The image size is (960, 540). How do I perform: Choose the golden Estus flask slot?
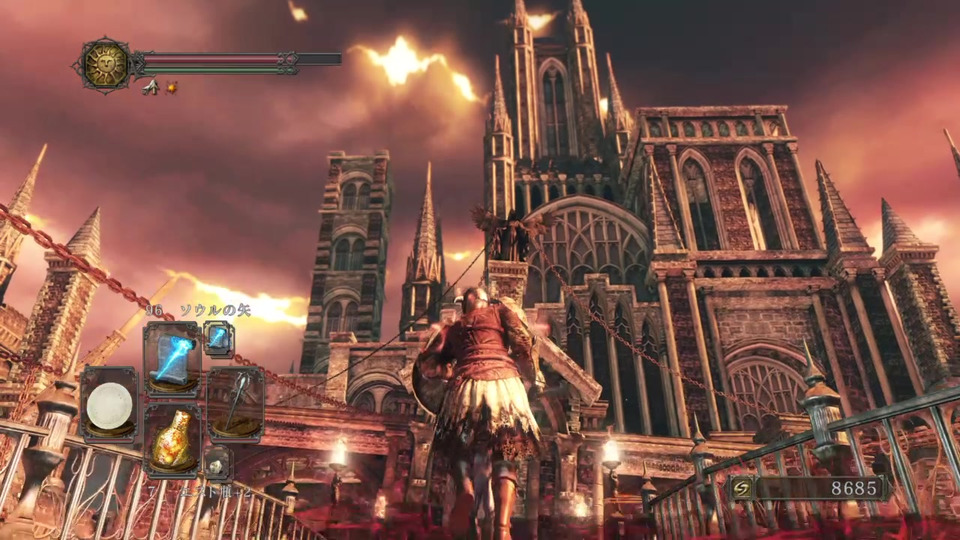[173, 439]
